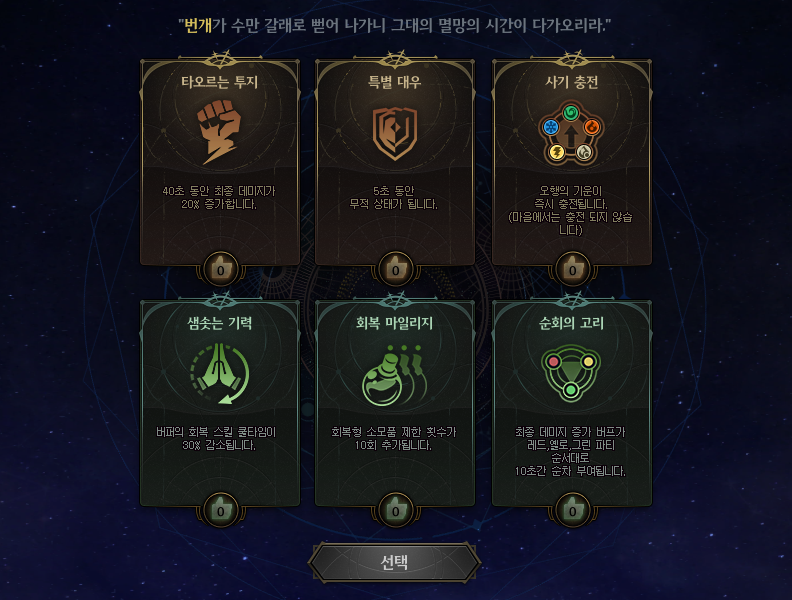Click the thumbs-up vote under 특별 대우
The height and width of the screenshot is (600, 792).
(x=396, y=269)
